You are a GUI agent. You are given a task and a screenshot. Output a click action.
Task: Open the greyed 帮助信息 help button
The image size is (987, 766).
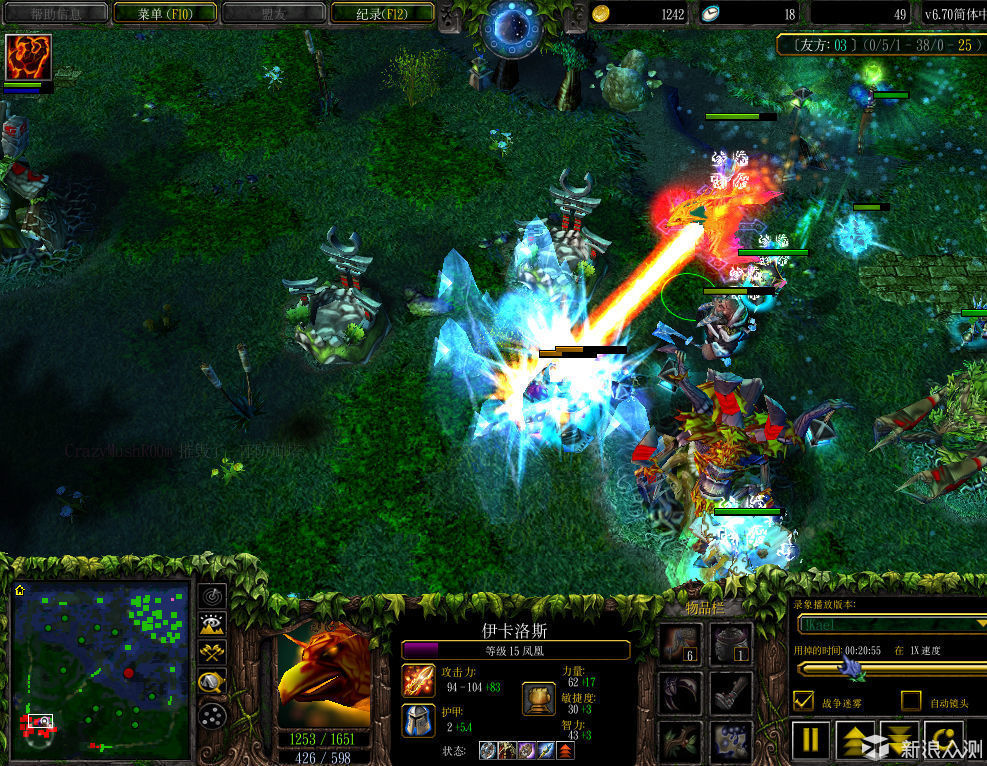coord(55,14)
